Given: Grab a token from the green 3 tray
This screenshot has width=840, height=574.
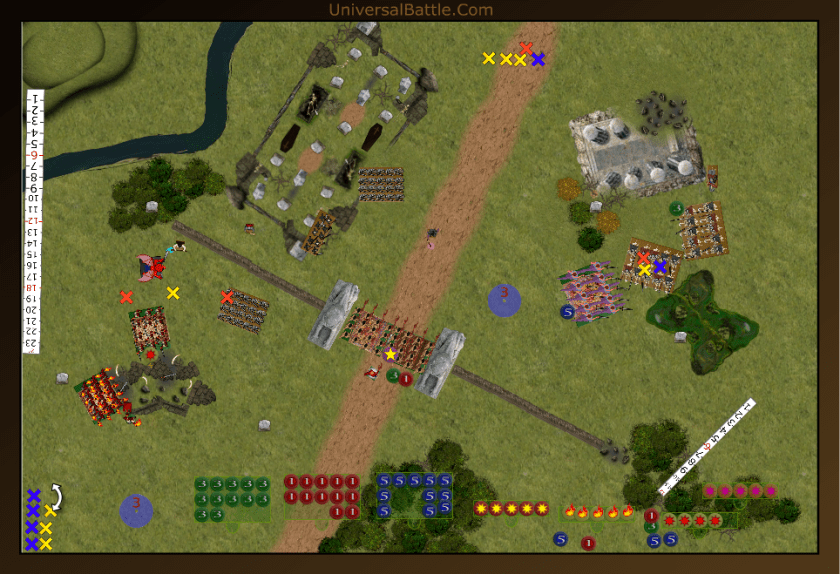Looking at the screenshot, I should point(232,499).
